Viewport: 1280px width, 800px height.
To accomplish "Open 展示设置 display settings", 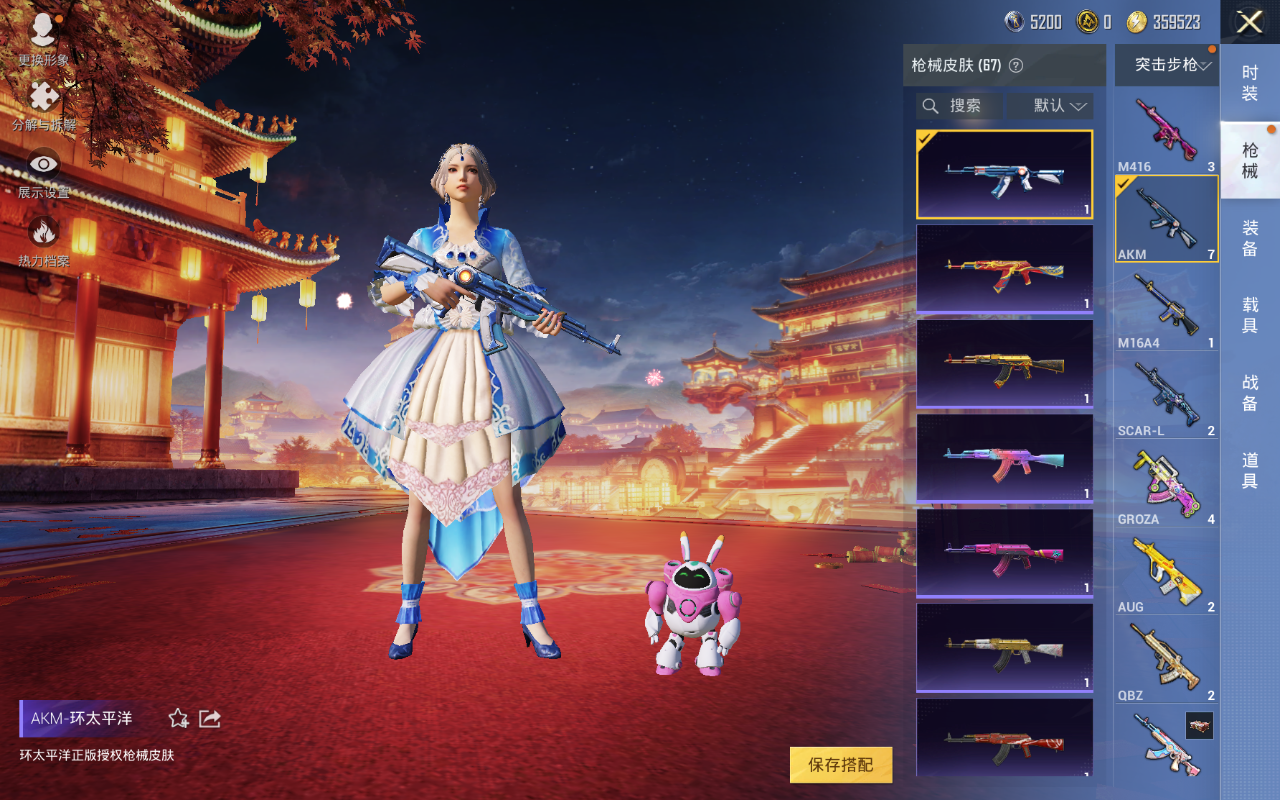I will tap(43, 171).
